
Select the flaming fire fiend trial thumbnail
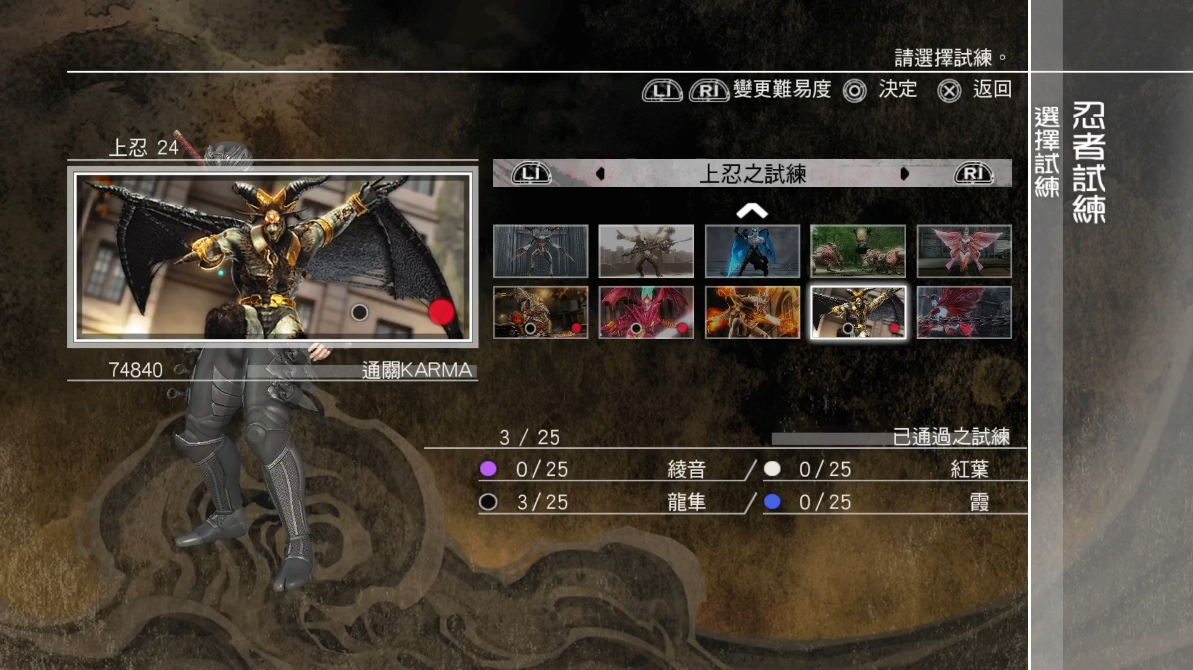click(752, 312)
